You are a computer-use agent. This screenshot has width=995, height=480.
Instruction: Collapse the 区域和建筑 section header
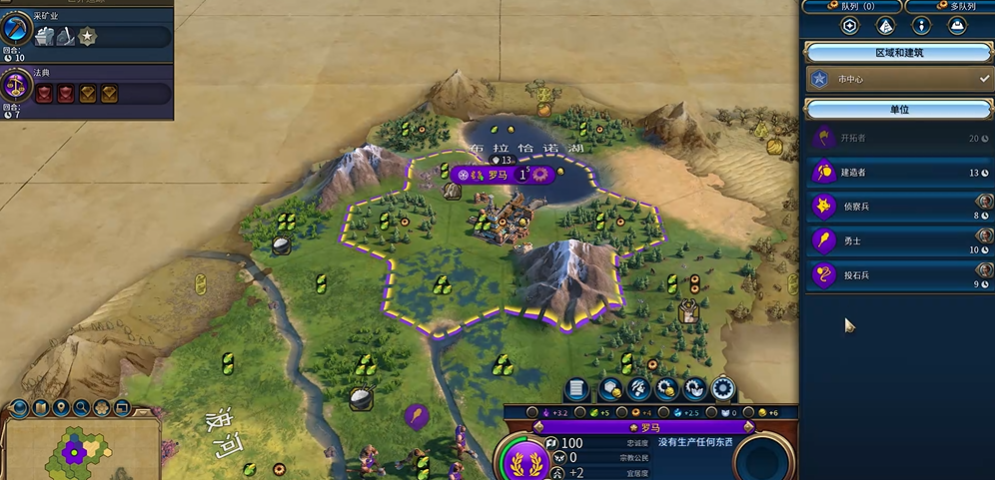point(898,52)
